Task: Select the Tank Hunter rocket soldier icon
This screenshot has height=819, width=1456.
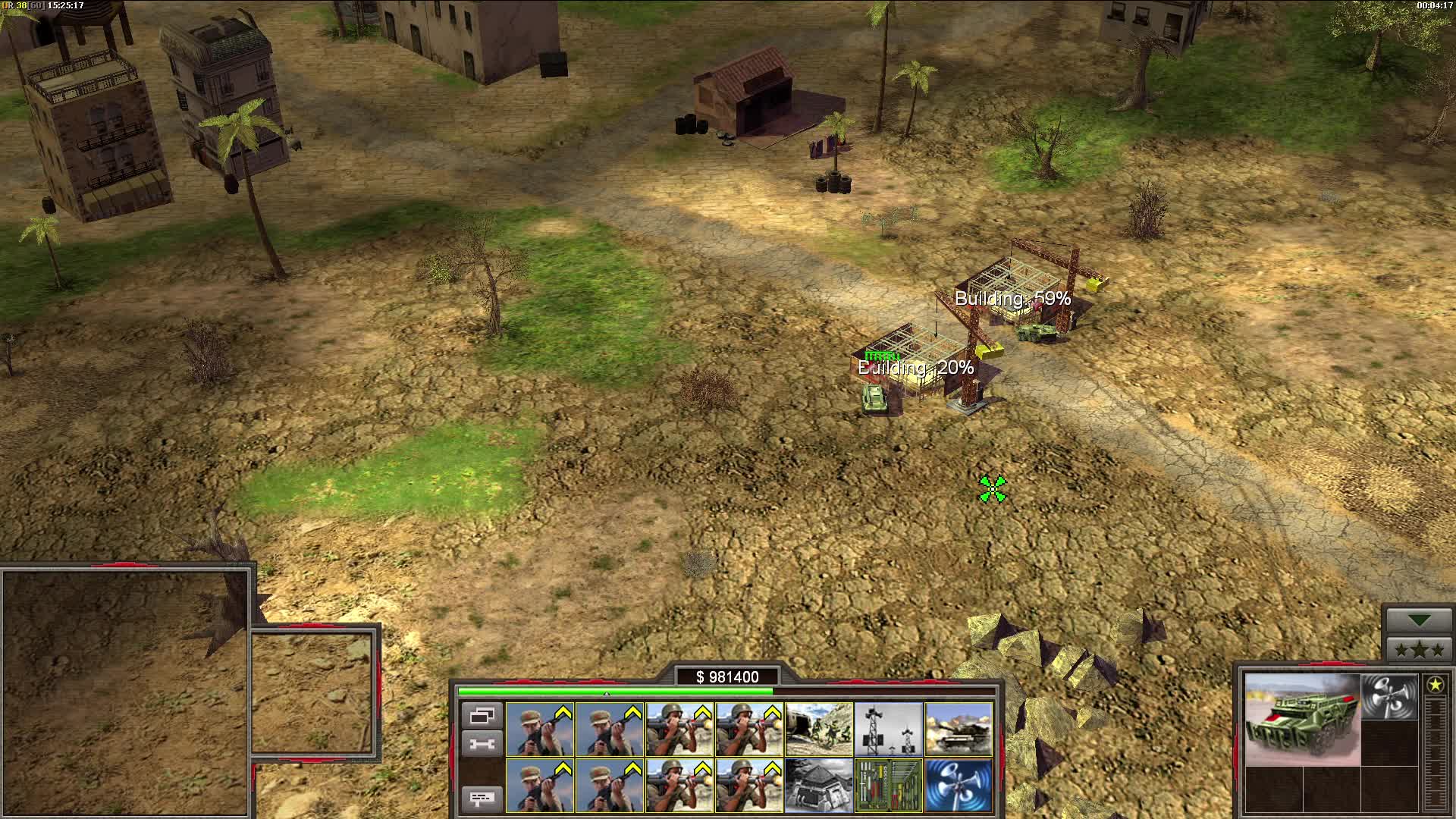Action: click(679, 728)
